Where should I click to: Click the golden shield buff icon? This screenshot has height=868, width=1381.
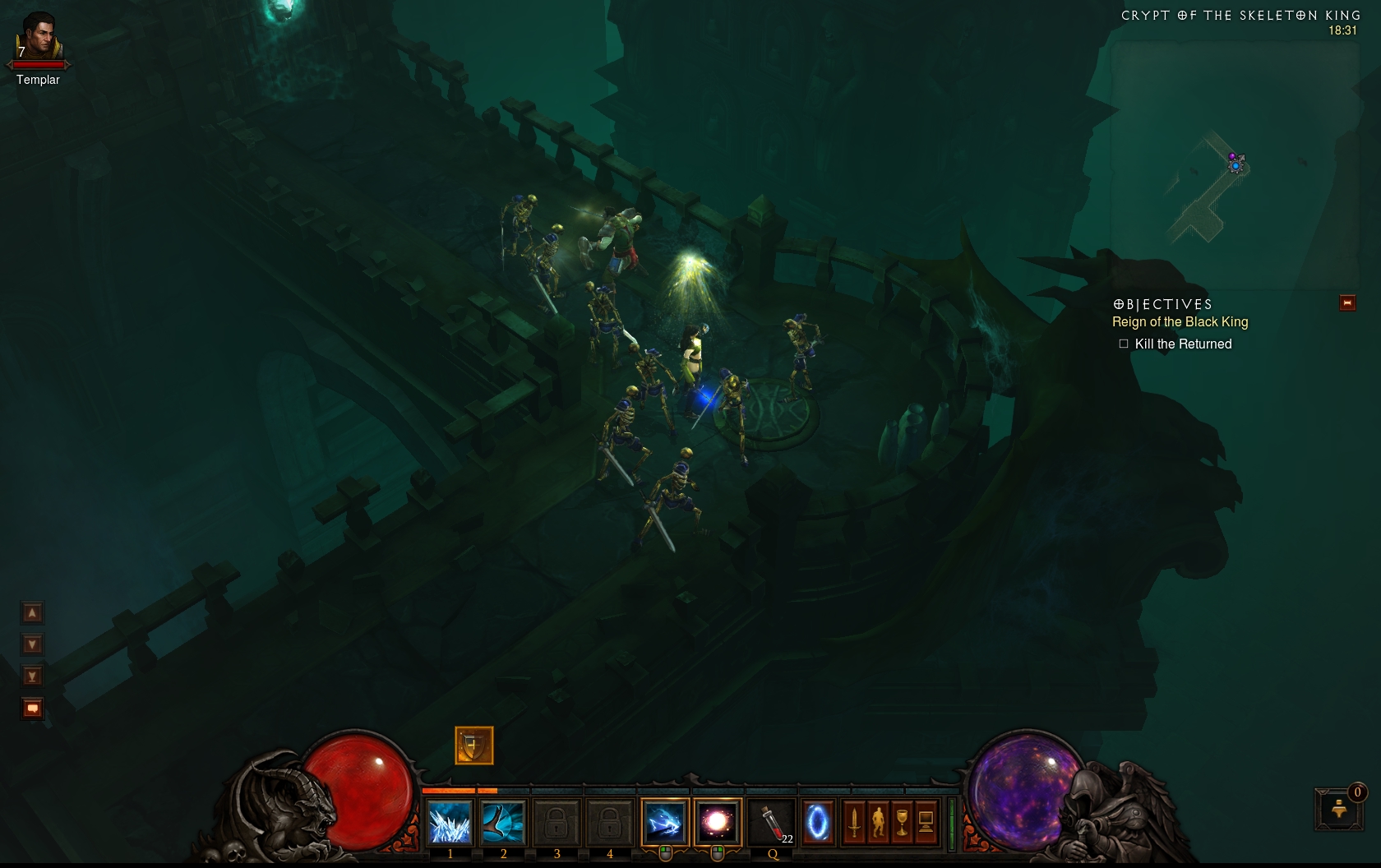coord(474,746)
